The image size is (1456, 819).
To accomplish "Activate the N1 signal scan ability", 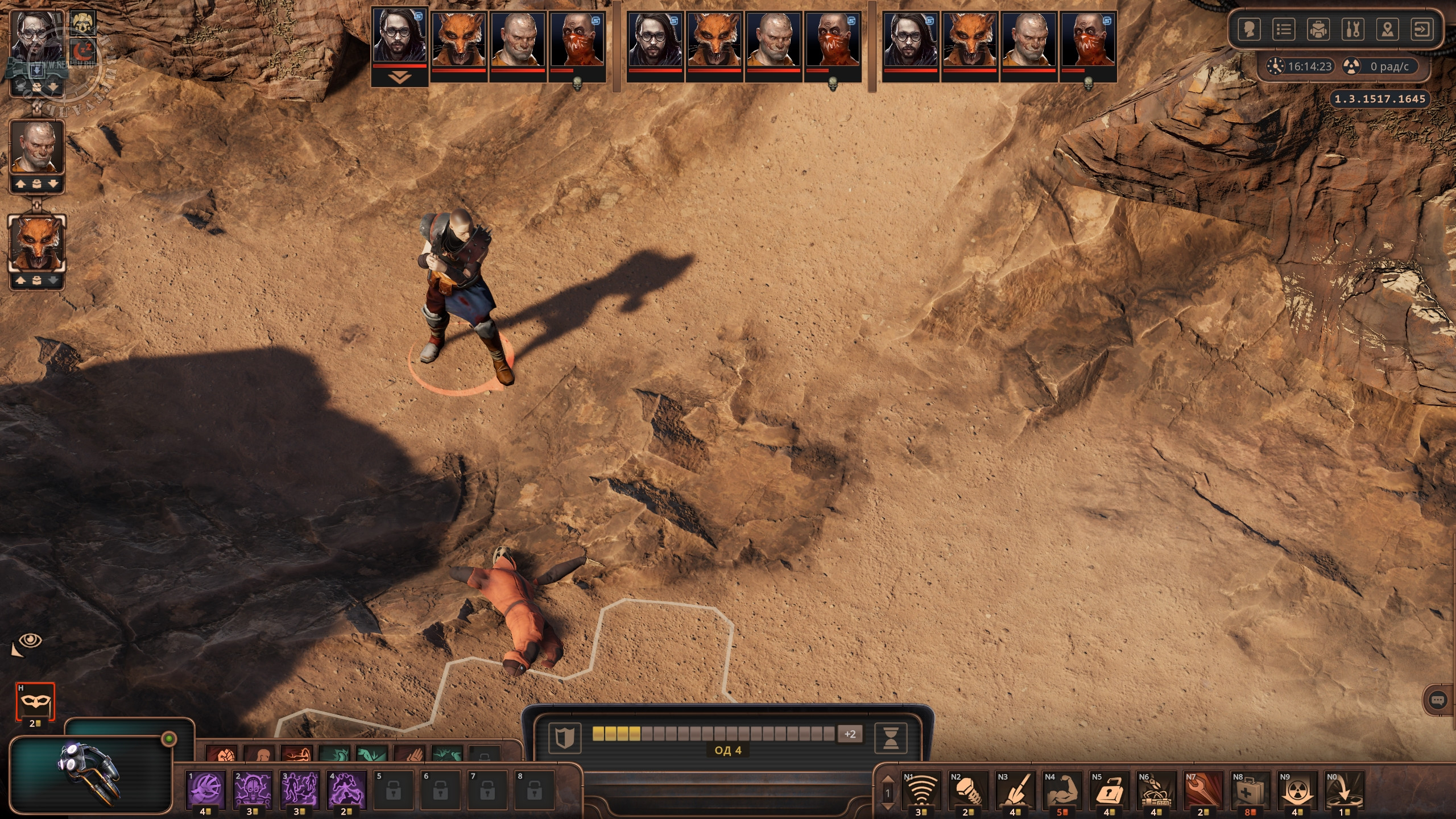I will (x=920, y=790).
